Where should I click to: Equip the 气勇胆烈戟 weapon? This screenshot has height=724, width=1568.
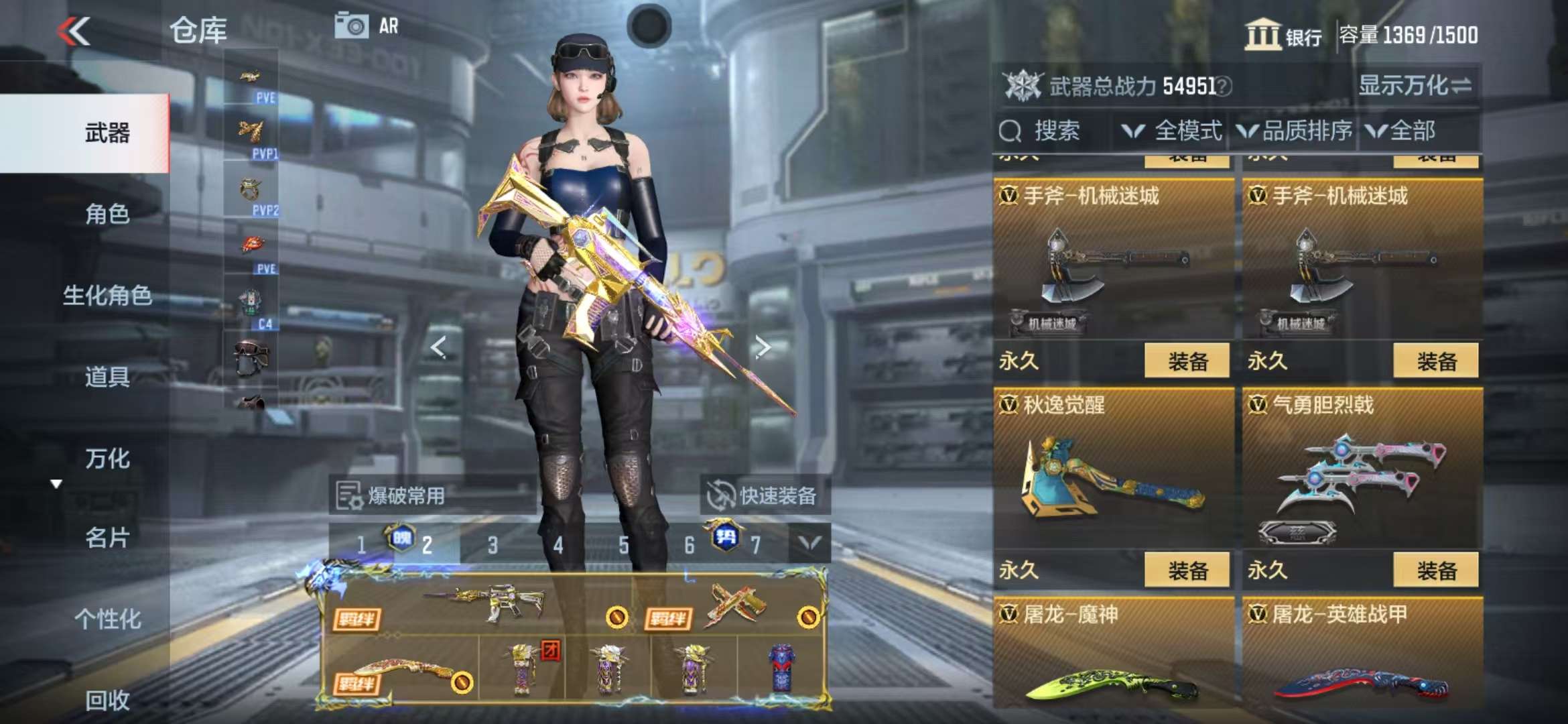click(1435, 570)
